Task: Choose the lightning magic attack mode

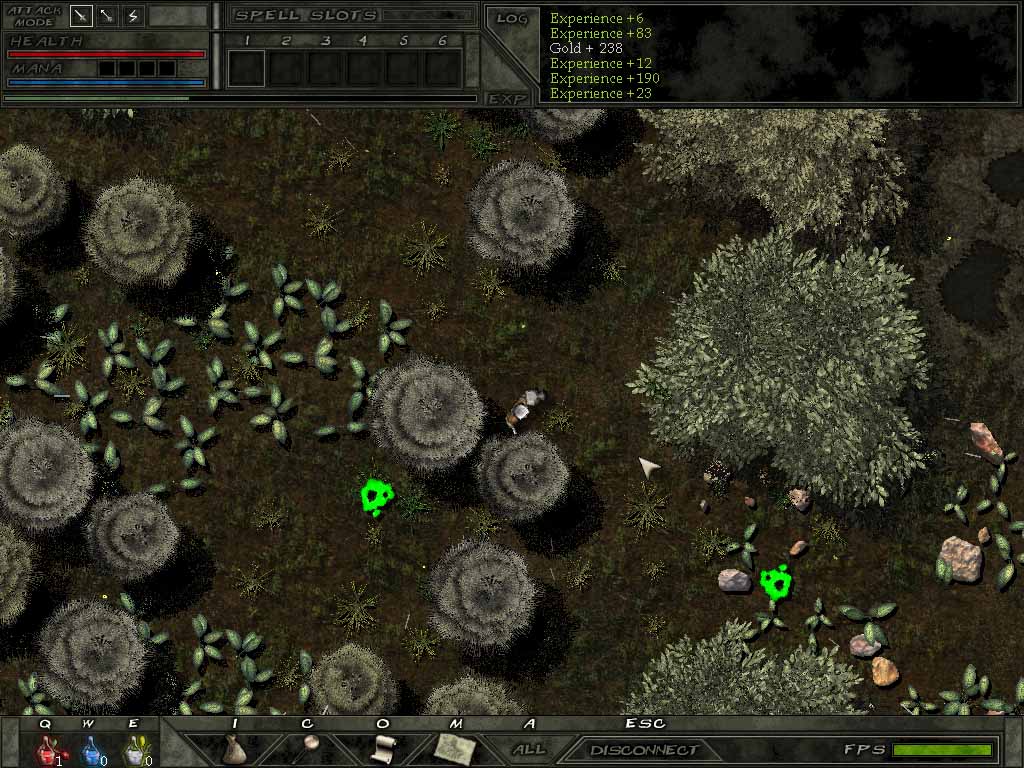Action: click(x=133, y=16)
